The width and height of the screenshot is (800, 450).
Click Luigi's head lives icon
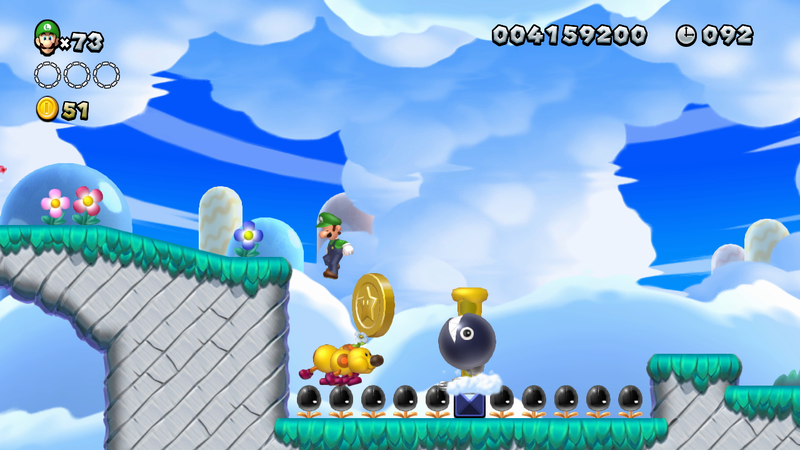coord(46,37)
